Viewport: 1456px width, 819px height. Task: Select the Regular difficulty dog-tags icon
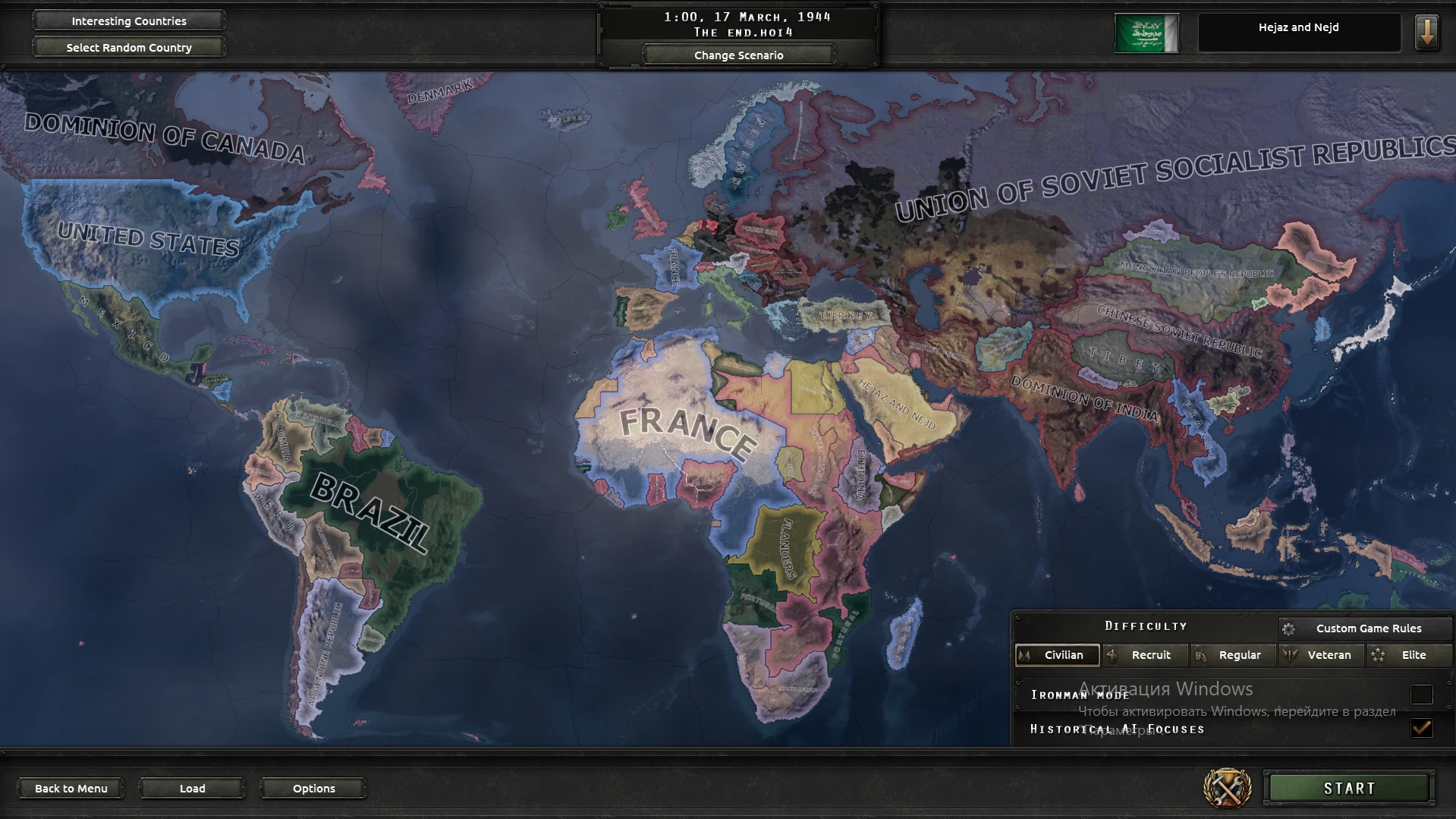pos(1199,655)
